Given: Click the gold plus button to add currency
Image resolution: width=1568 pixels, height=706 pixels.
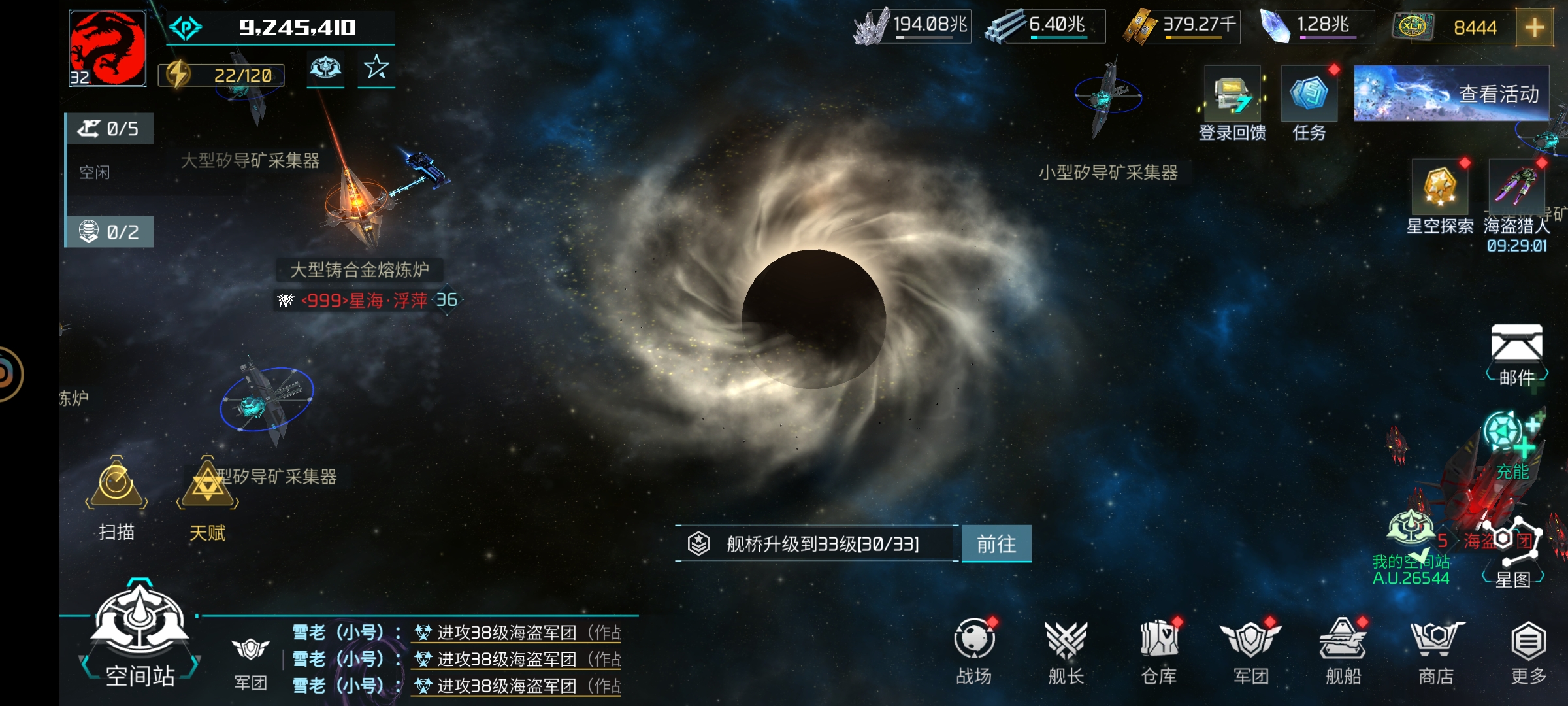Looking at the screenshot, I should [1533, 27].
